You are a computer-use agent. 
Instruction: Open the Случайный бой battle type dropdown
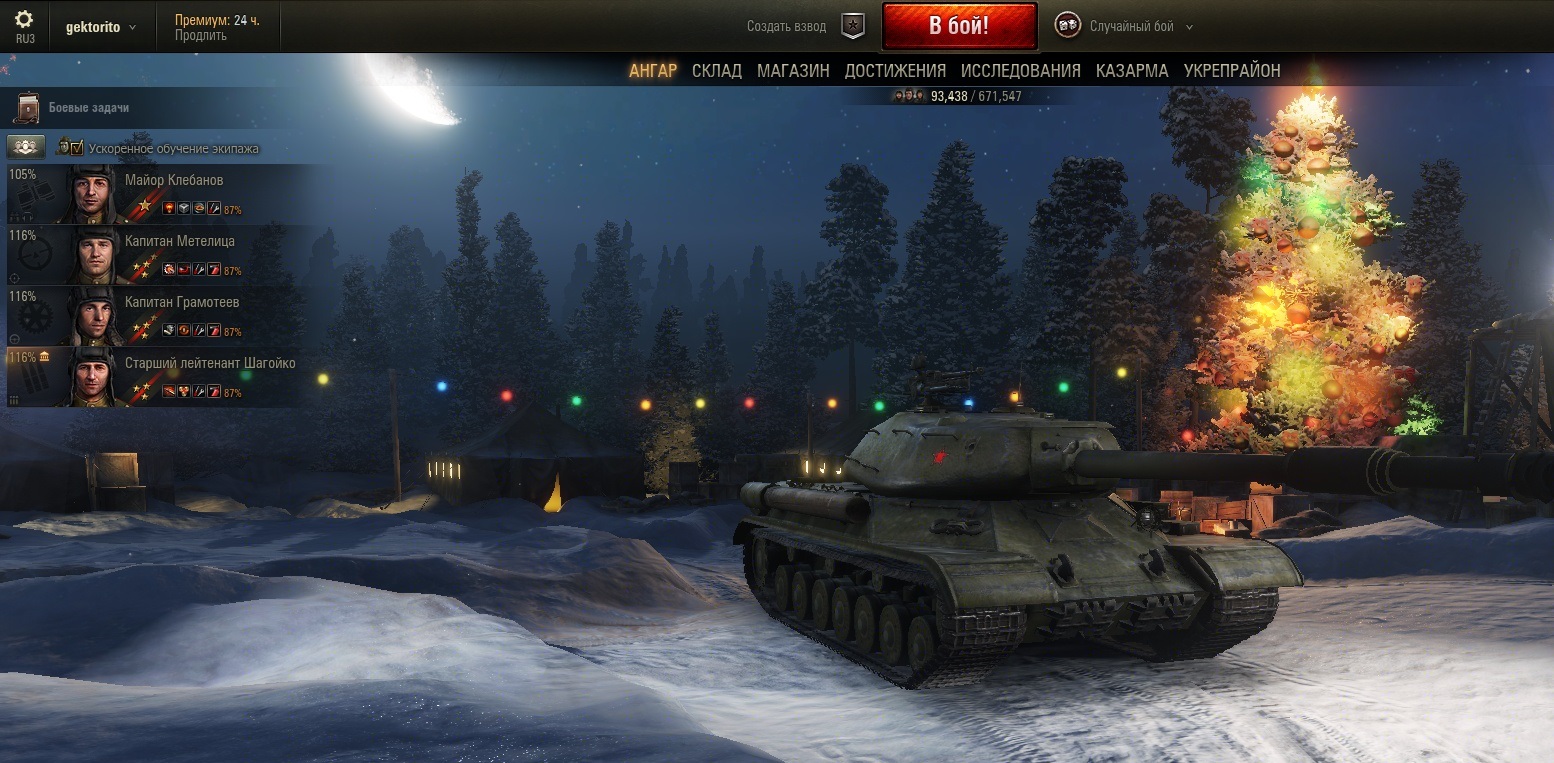[x=1141, y=27]
